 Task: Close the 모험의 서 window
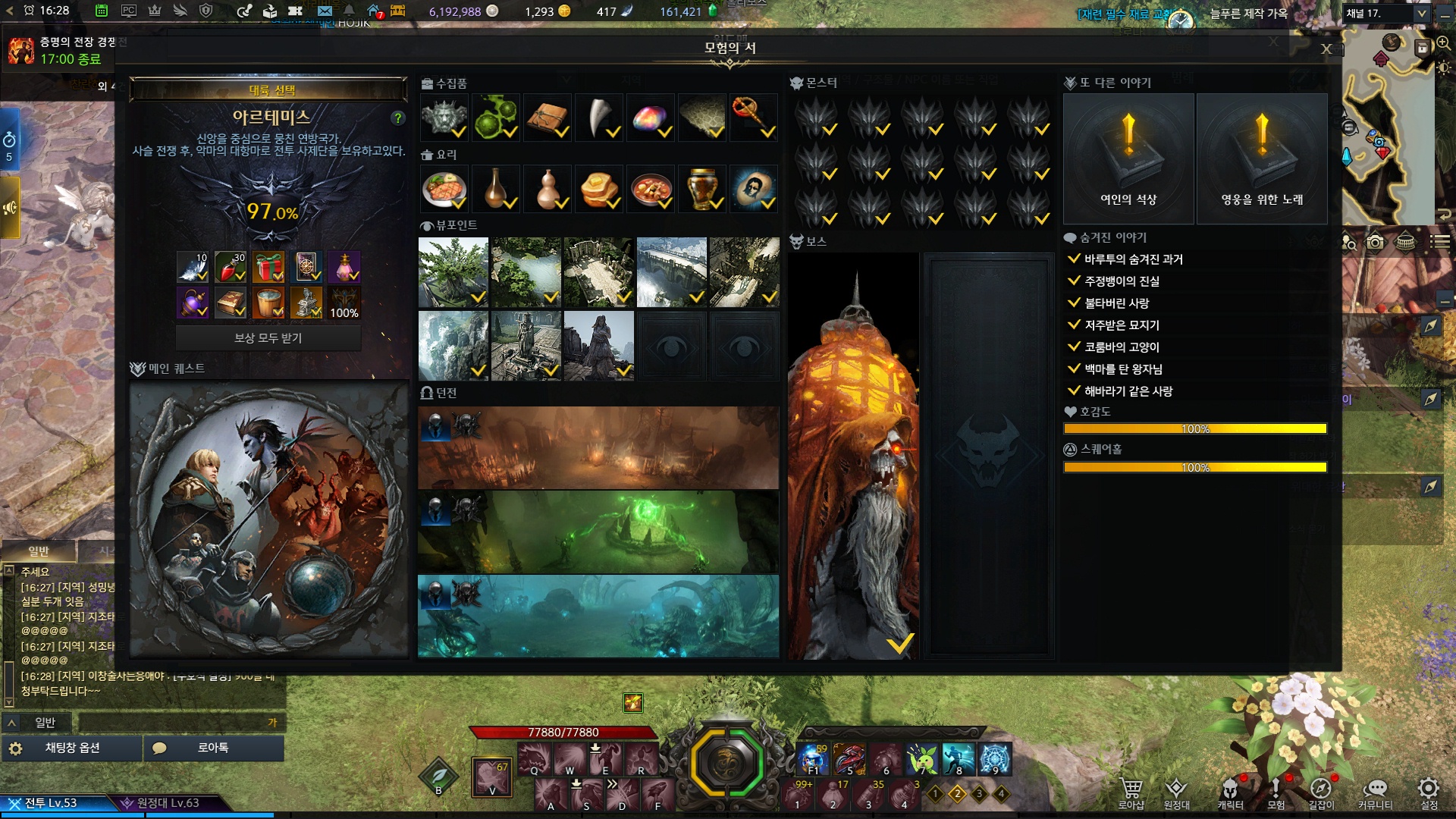point(1326,49)
